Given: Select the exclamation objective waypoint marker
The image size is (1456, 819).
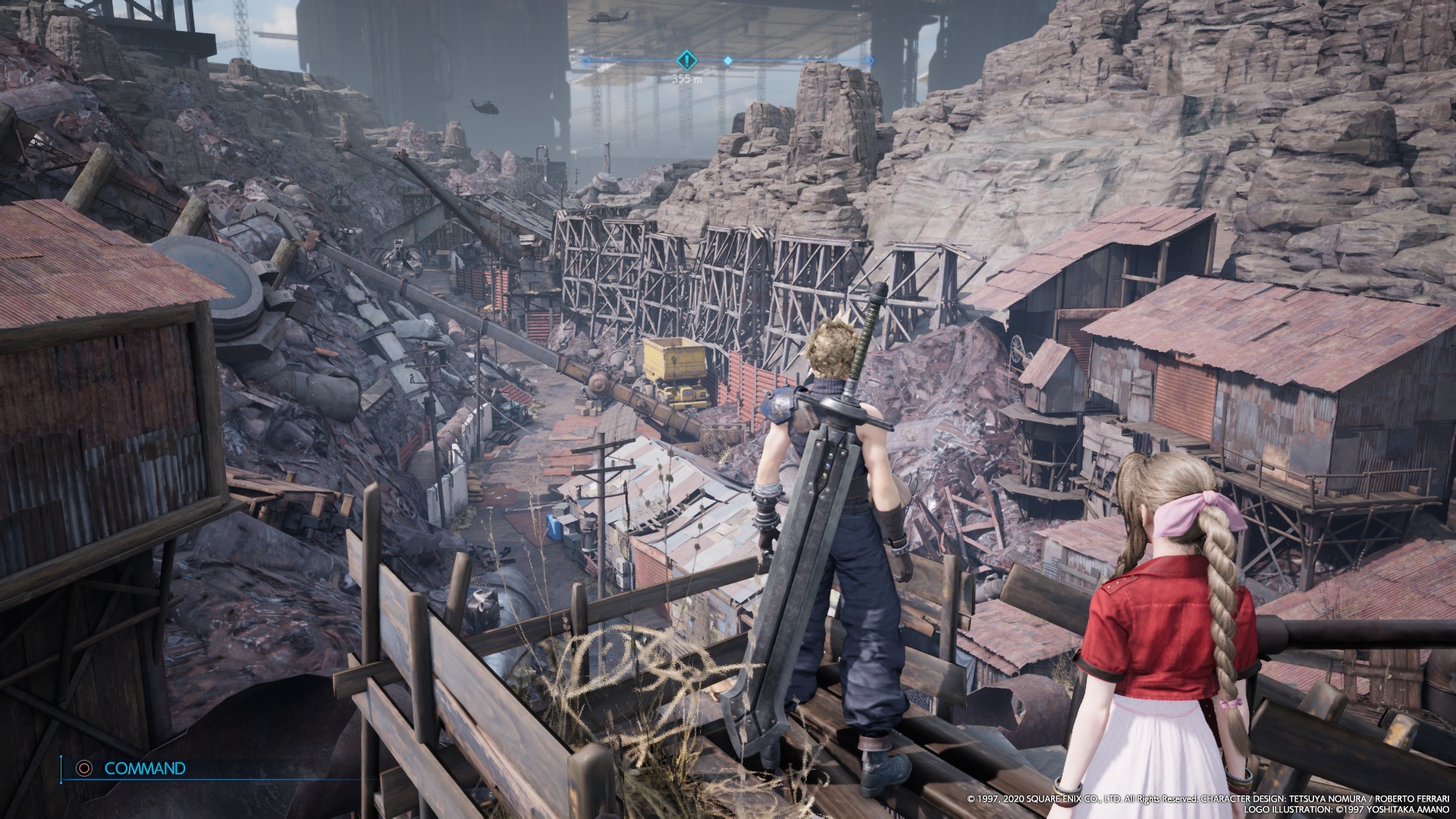Looking at the screenshot, I should tap(686, 61).
